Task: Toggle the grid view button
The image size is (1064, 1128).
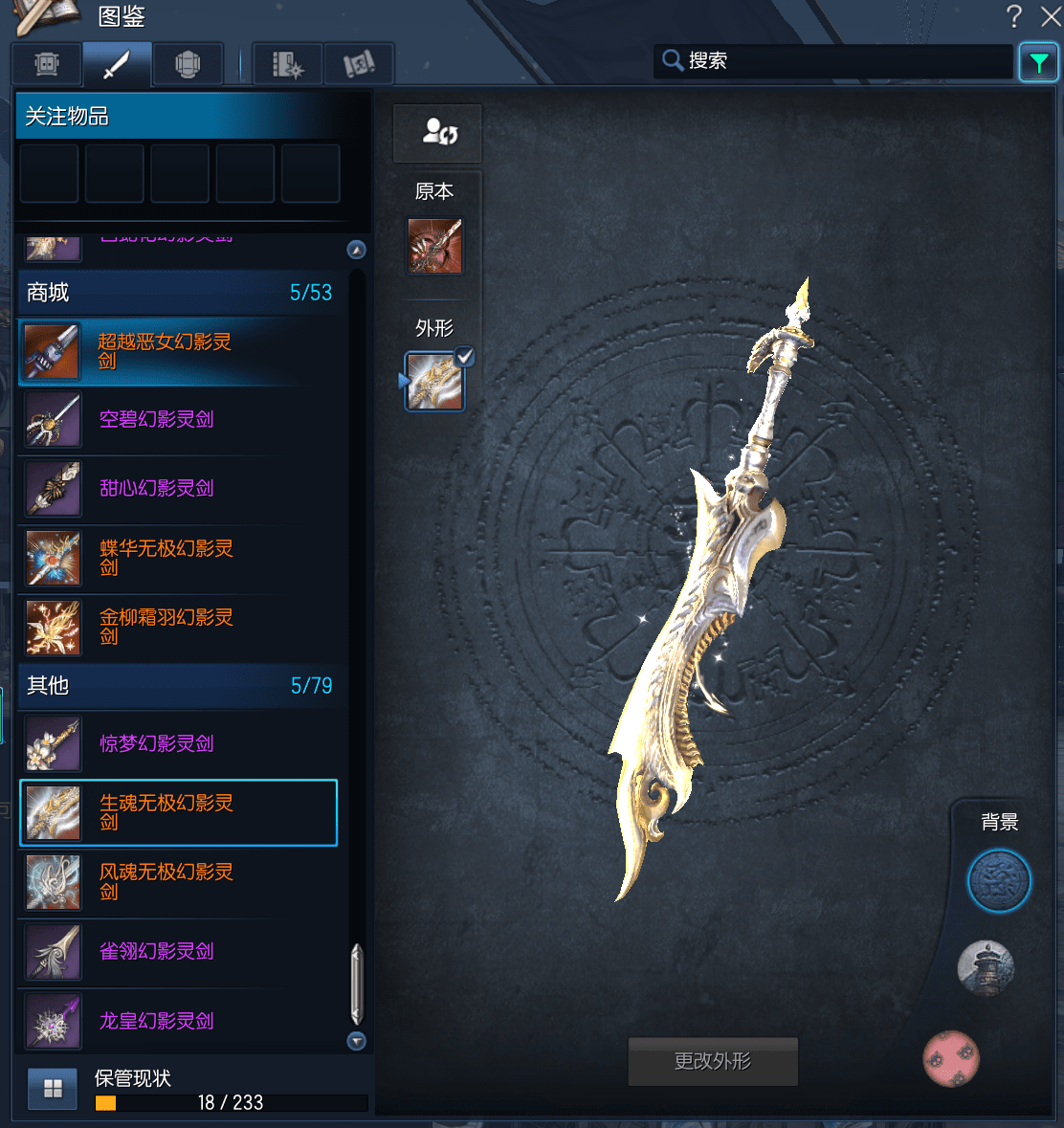Action: (53, 1089)
